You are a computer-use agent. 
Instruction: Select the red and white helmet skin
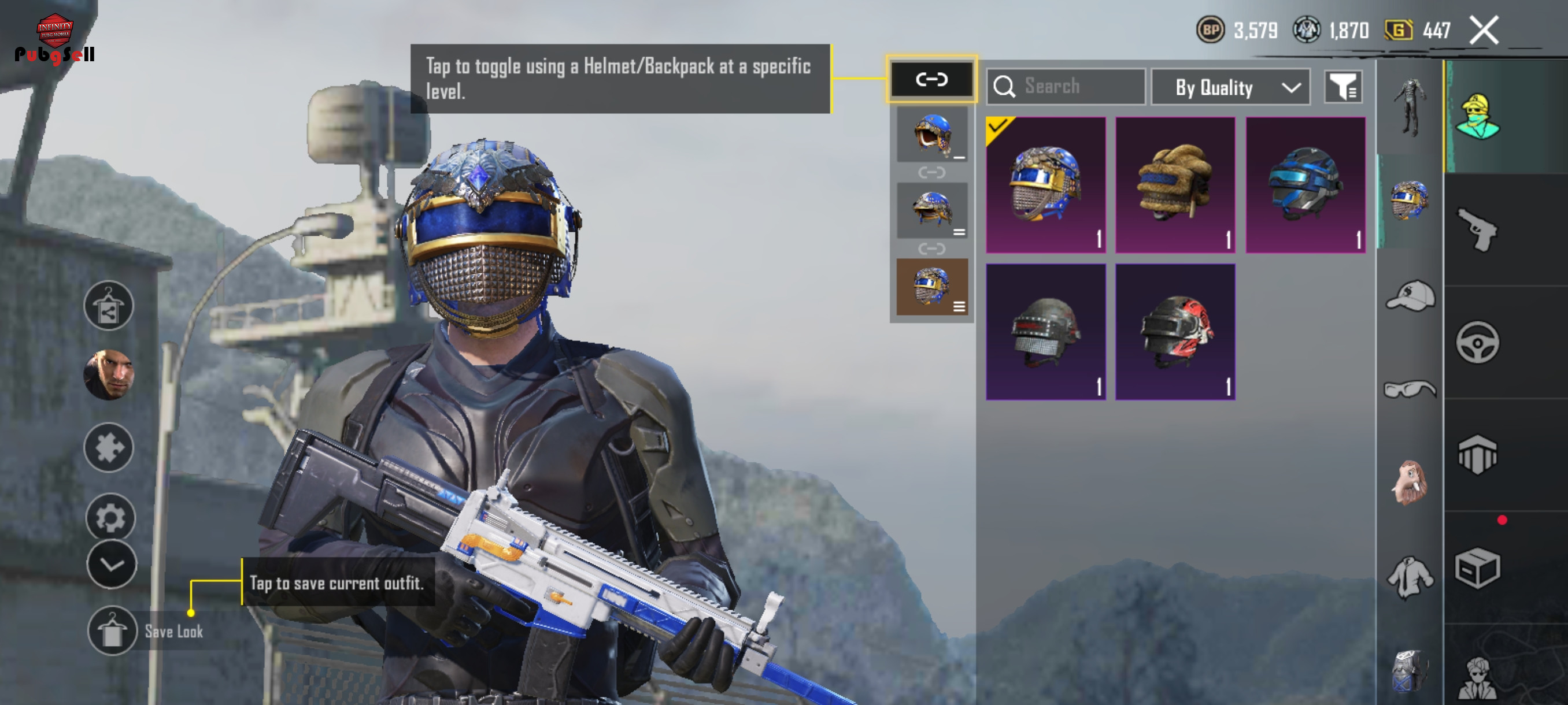point(1175,332)
